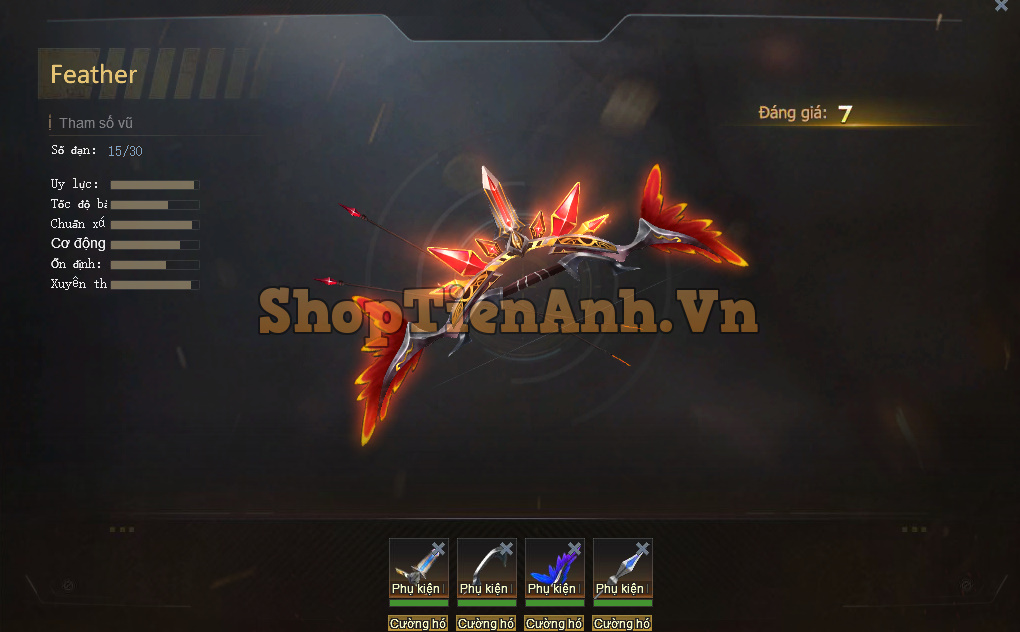Screen dimensions: 1020x632
Task: Close the Feather weapon details window
Action: tap(1001, 6)
